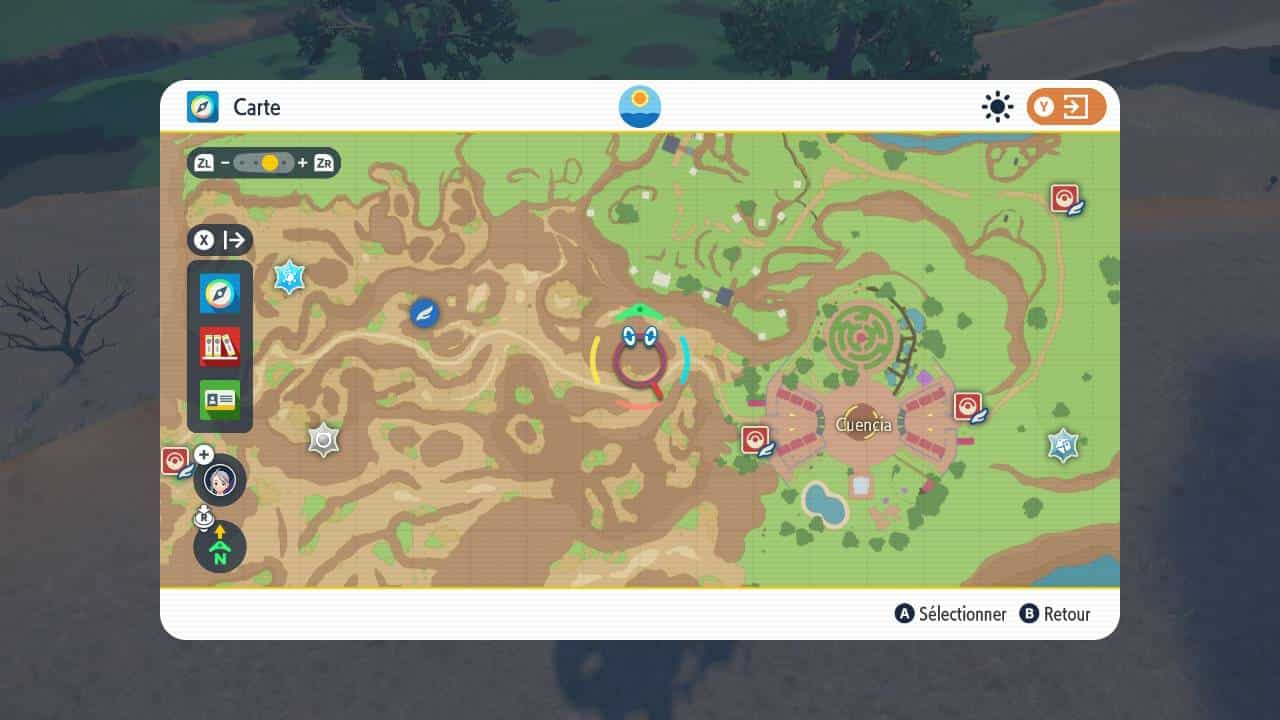Choose the Cuencia town marker
This screenshot has width=1280, height=720.
(x=862, y=424)
